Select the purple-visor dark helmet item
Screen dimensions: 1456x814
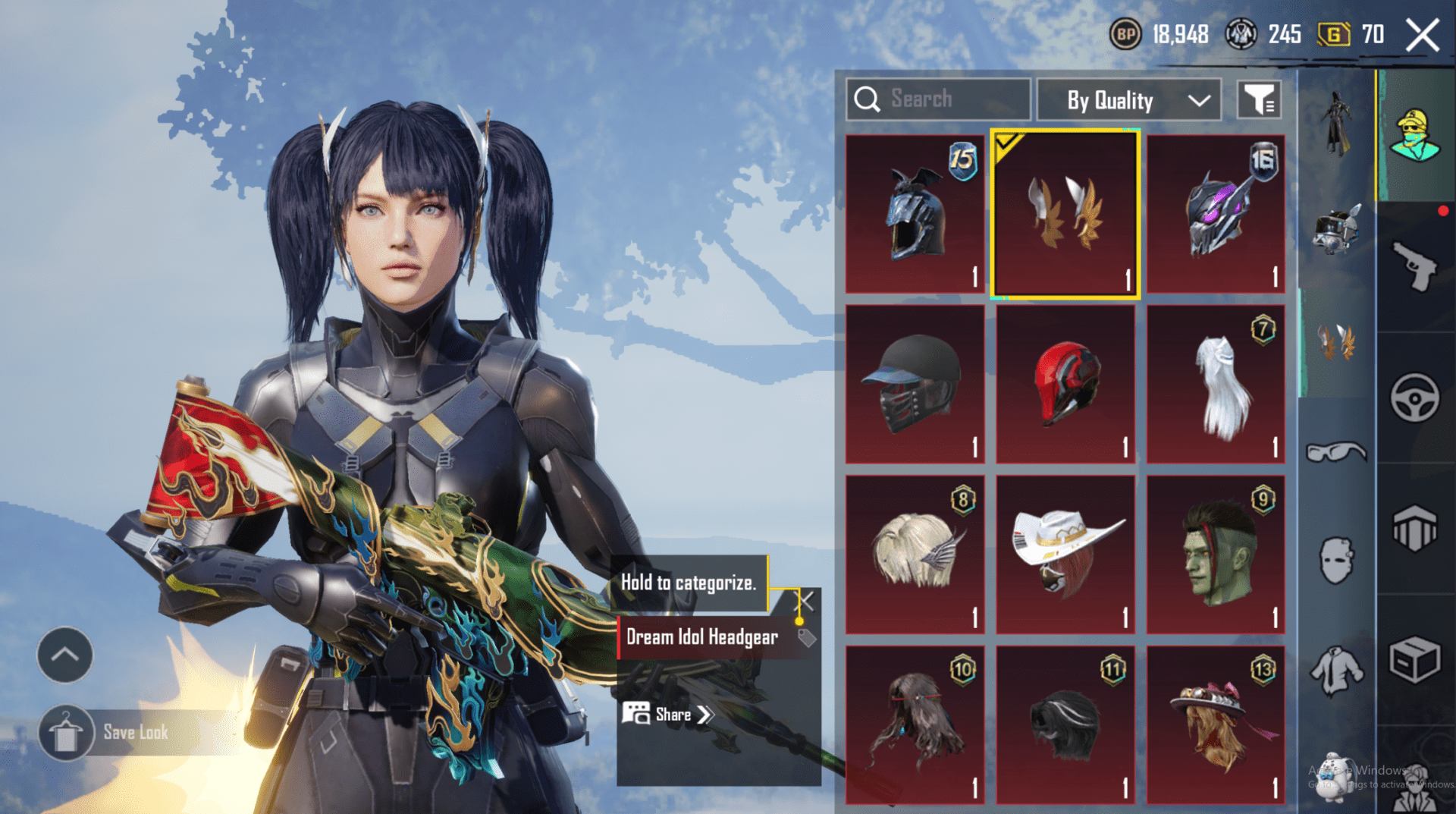(x=1216, y=214)
